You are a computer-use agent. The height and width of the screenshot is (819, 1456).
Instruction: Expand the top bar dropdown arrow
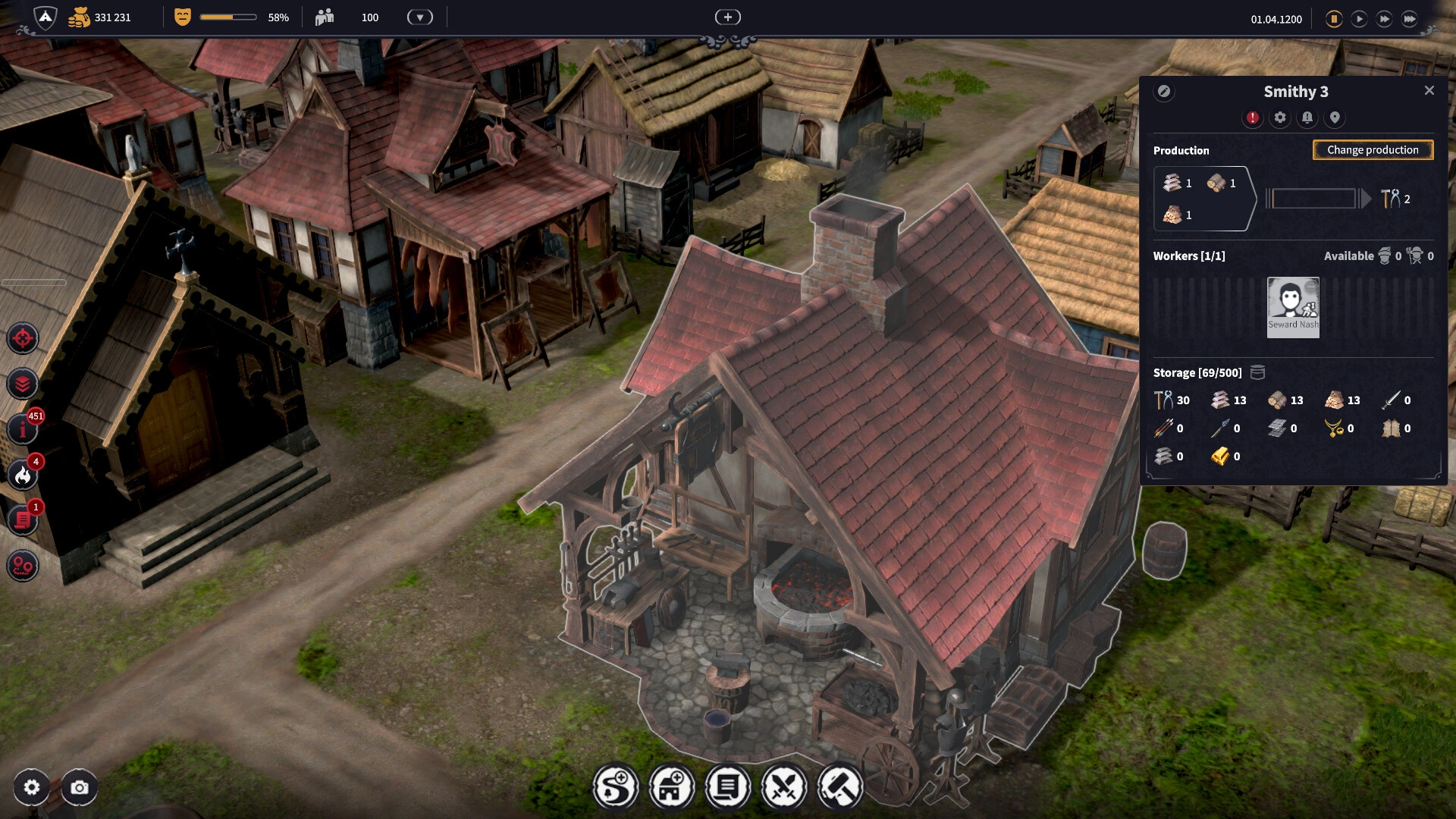(x=419, y=17)
